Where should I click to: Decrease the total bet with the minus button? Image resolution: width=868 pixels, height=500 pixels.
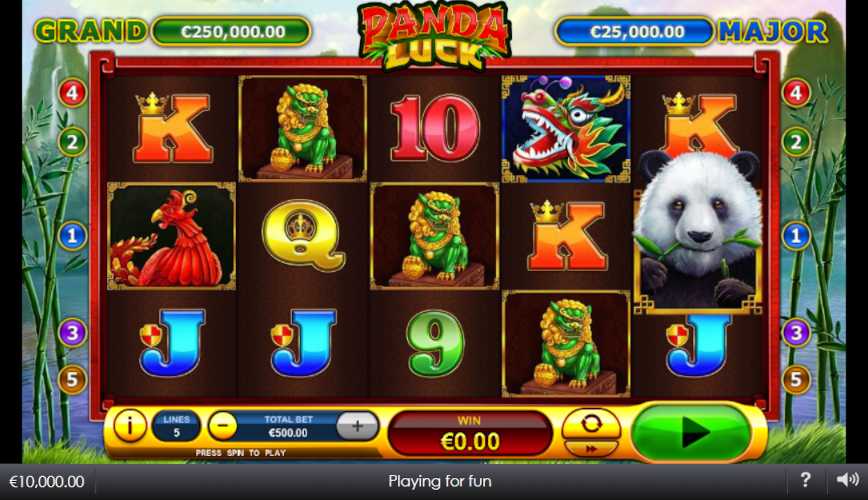tap(222, 426)
